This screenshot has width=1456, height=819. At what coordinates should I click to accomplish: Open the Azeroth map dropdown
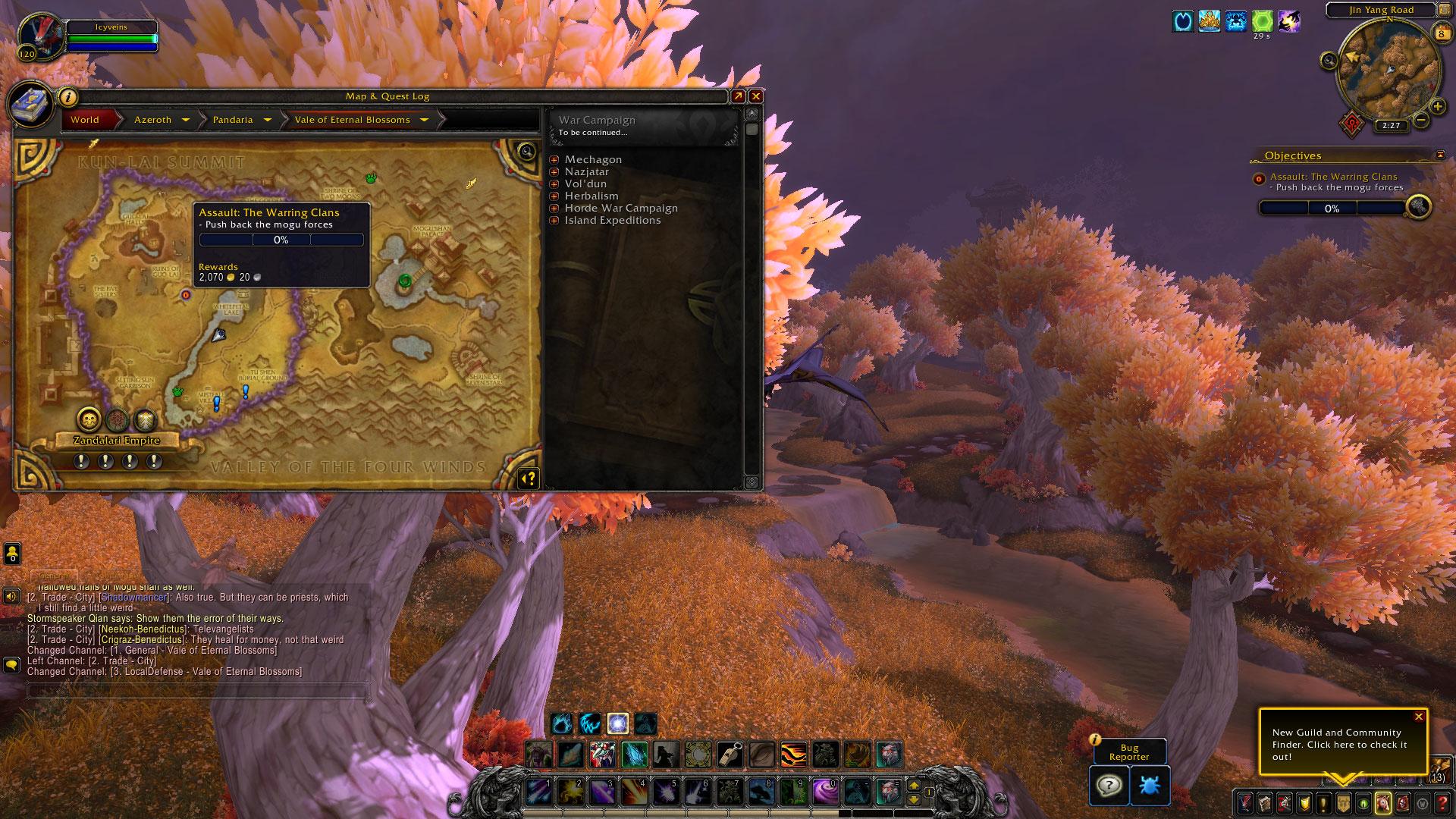(x=185, y=120)
